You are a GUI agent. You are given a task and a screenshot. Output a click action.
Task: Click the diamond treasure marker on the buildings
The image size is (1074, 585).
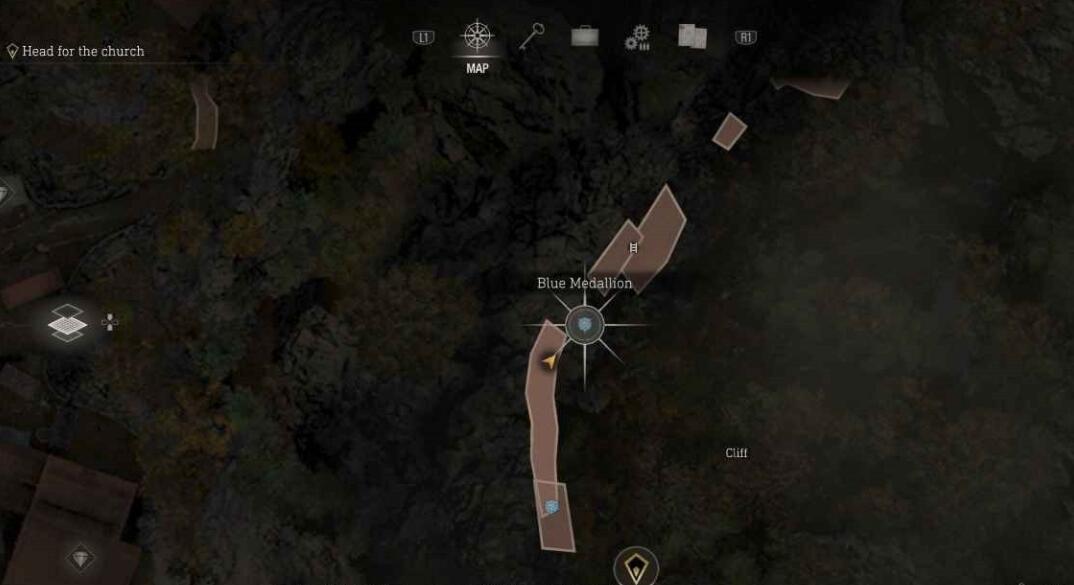point(81,558)
